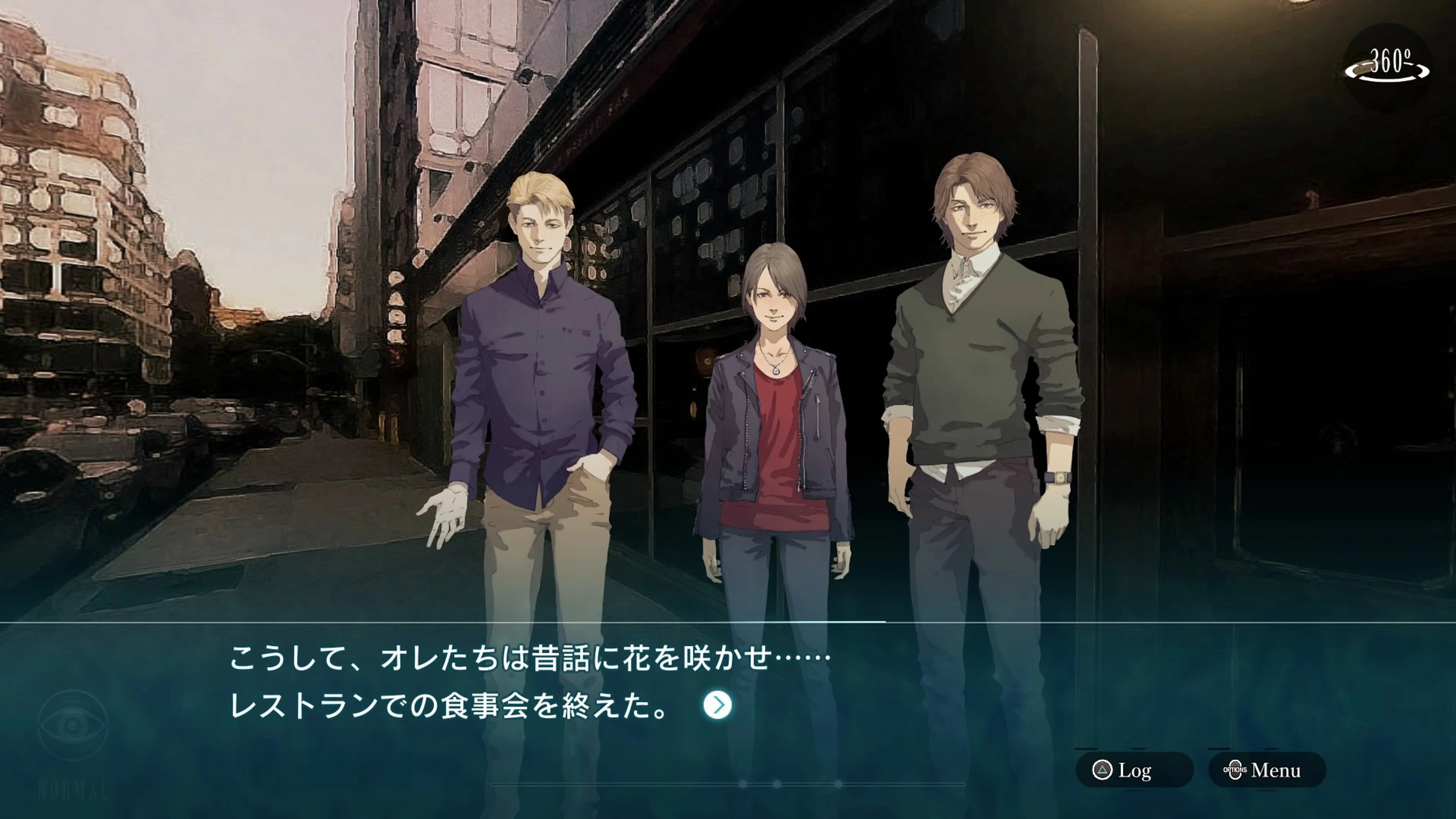Open the dialogue Log
This screenshot has height=819, width=1456.
(x=1133, y=770)
